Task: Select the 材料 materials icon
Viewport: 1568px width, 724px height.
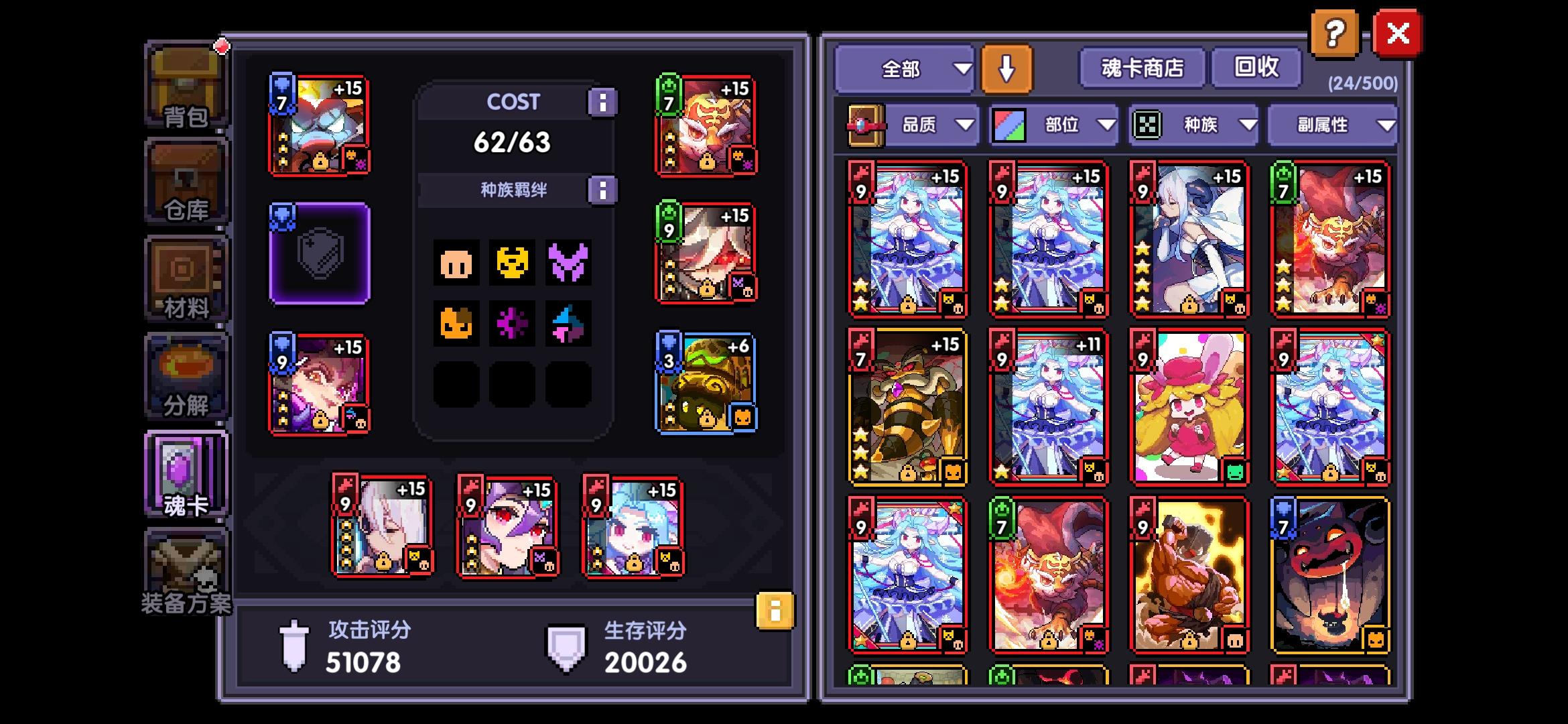Action: point(186,277)
